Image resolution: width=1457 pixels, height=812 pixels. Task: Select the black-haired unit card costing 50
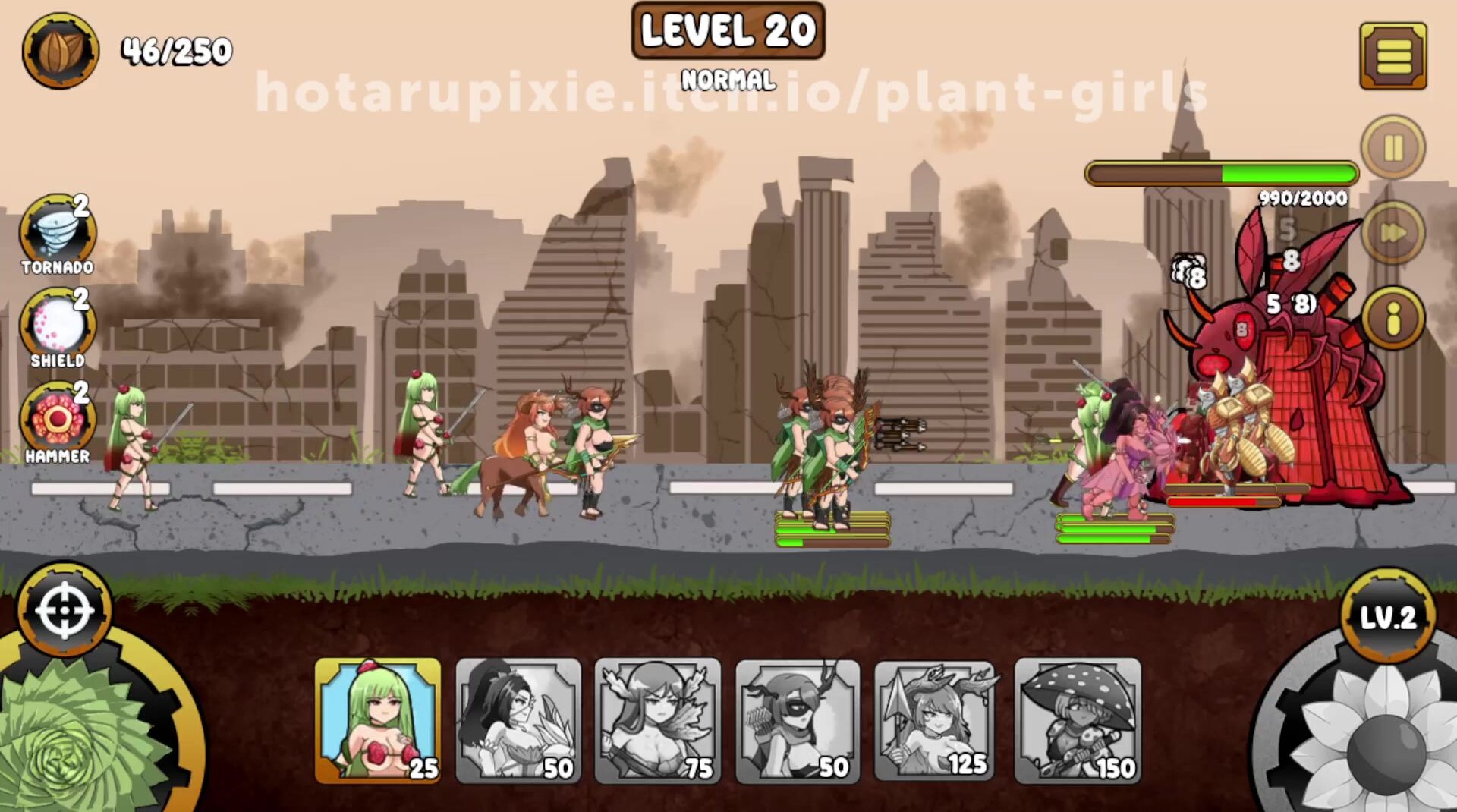tap(518, 719)
